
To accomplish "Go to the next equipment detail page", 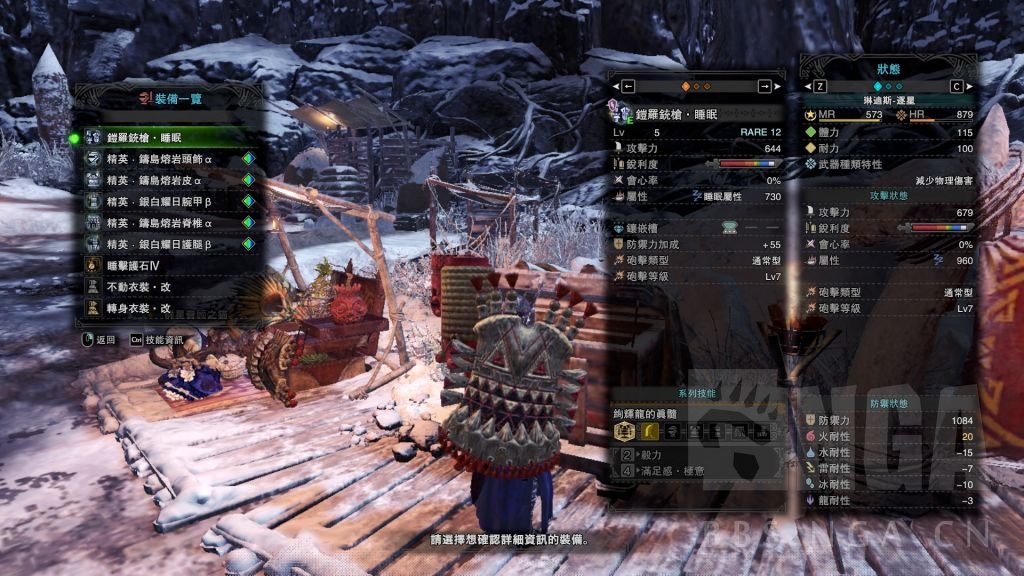I will point(765,86).
